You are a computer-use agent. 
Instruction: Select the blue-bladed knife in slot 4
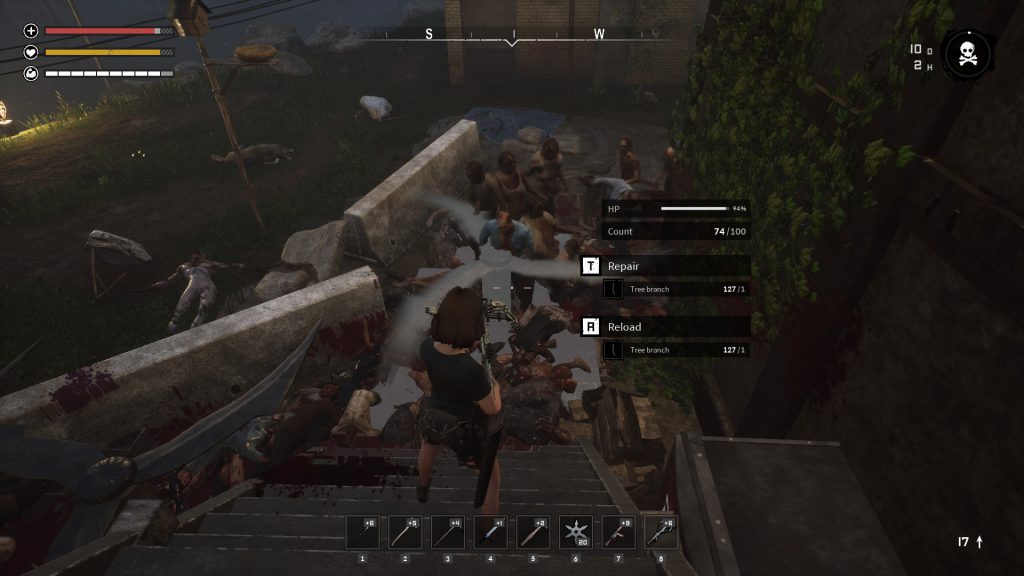click(x=490, y=532)
